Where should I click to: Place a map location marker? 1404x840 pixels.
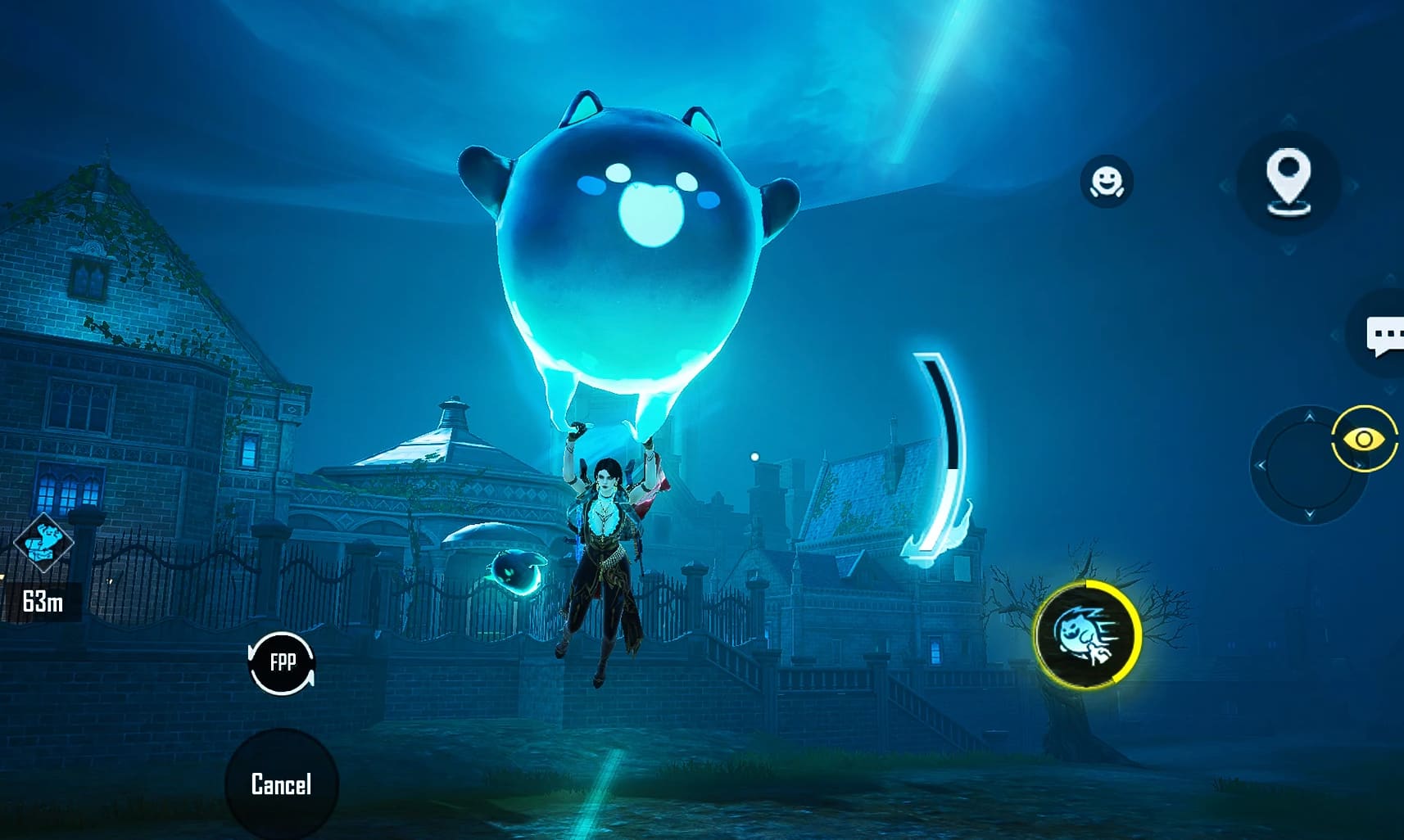1288,182
